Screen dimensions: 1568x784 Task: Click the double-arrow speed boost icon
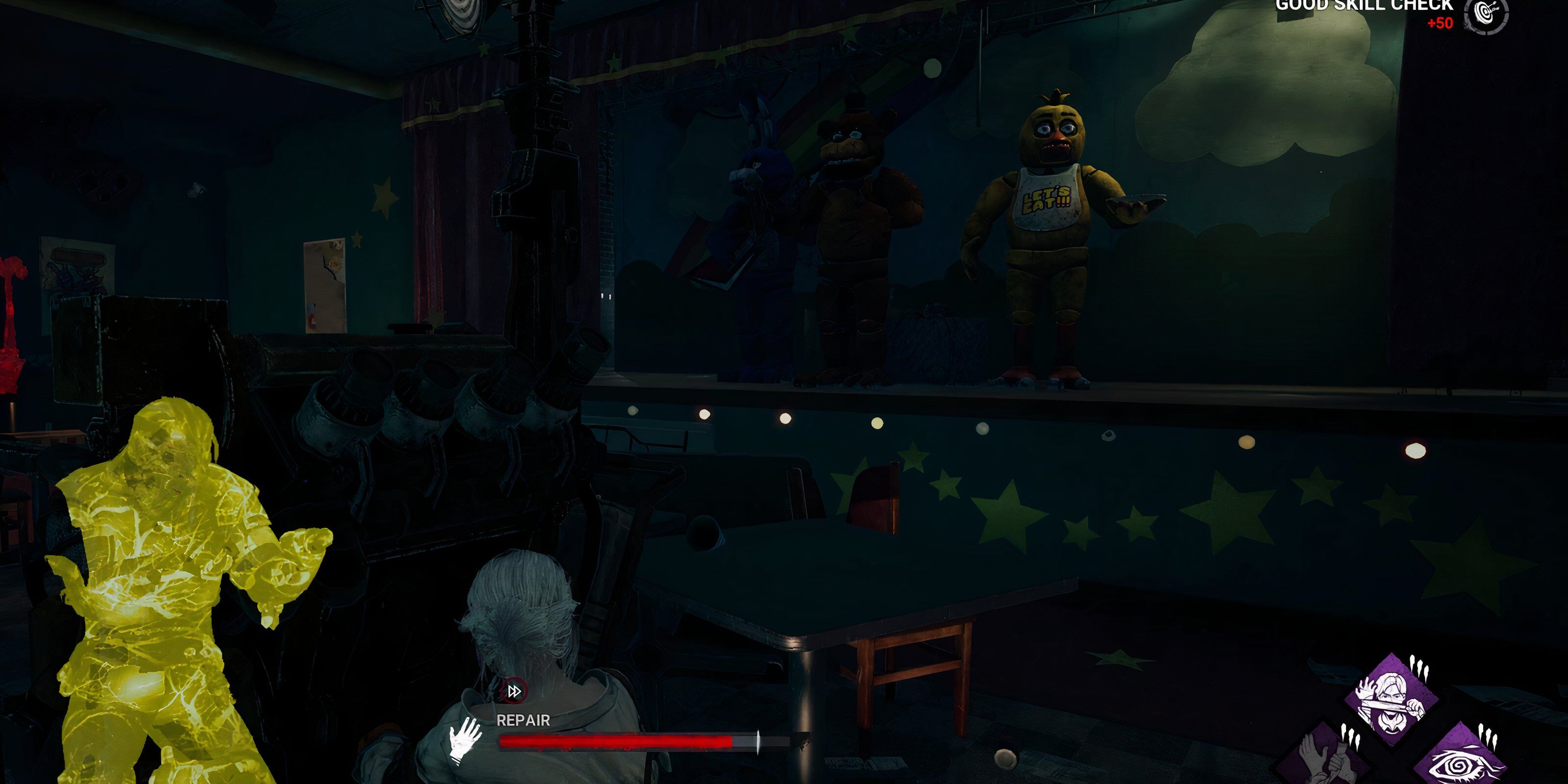coord(514,691)
